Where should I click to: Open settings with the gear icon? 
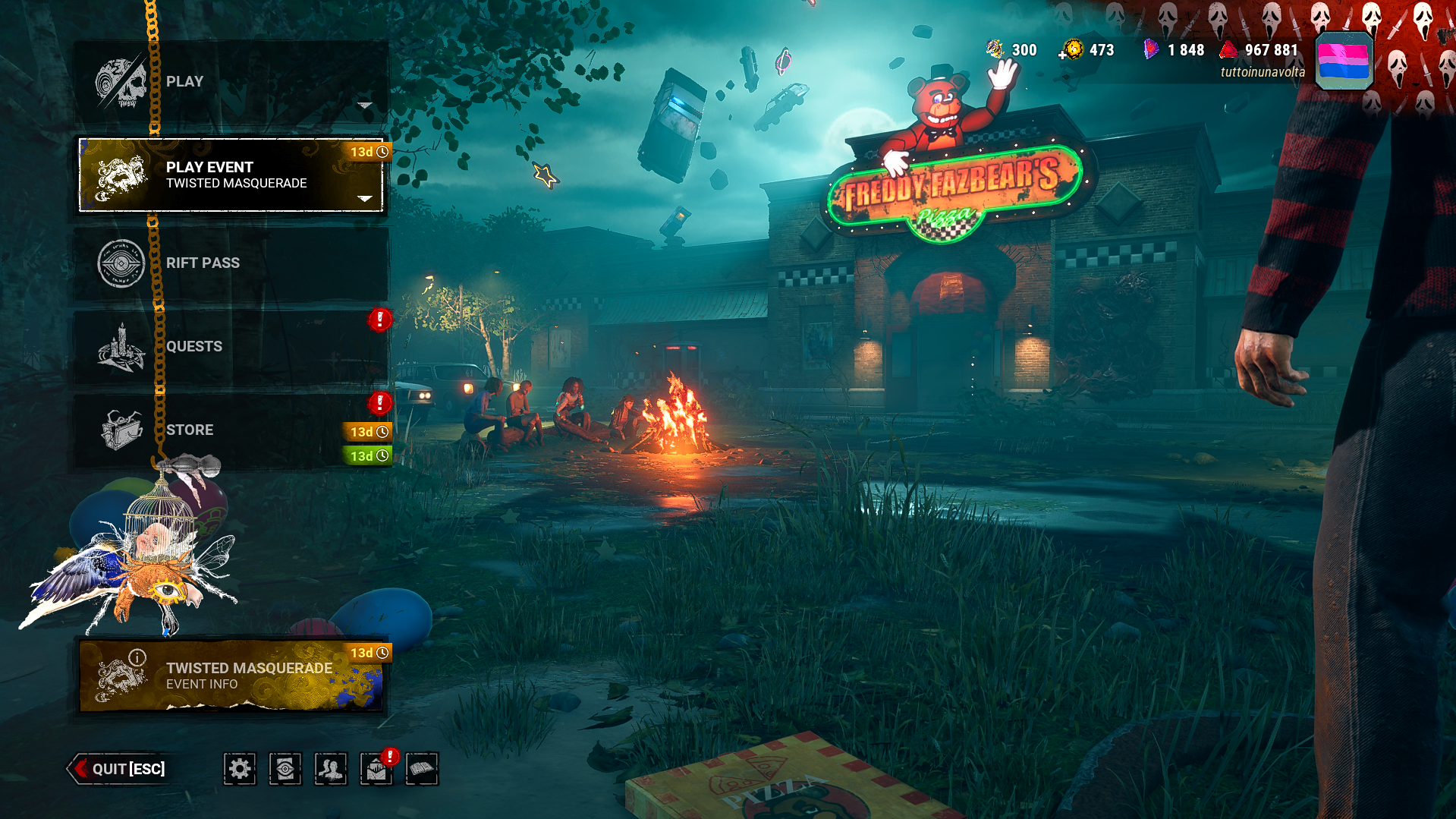240,769
